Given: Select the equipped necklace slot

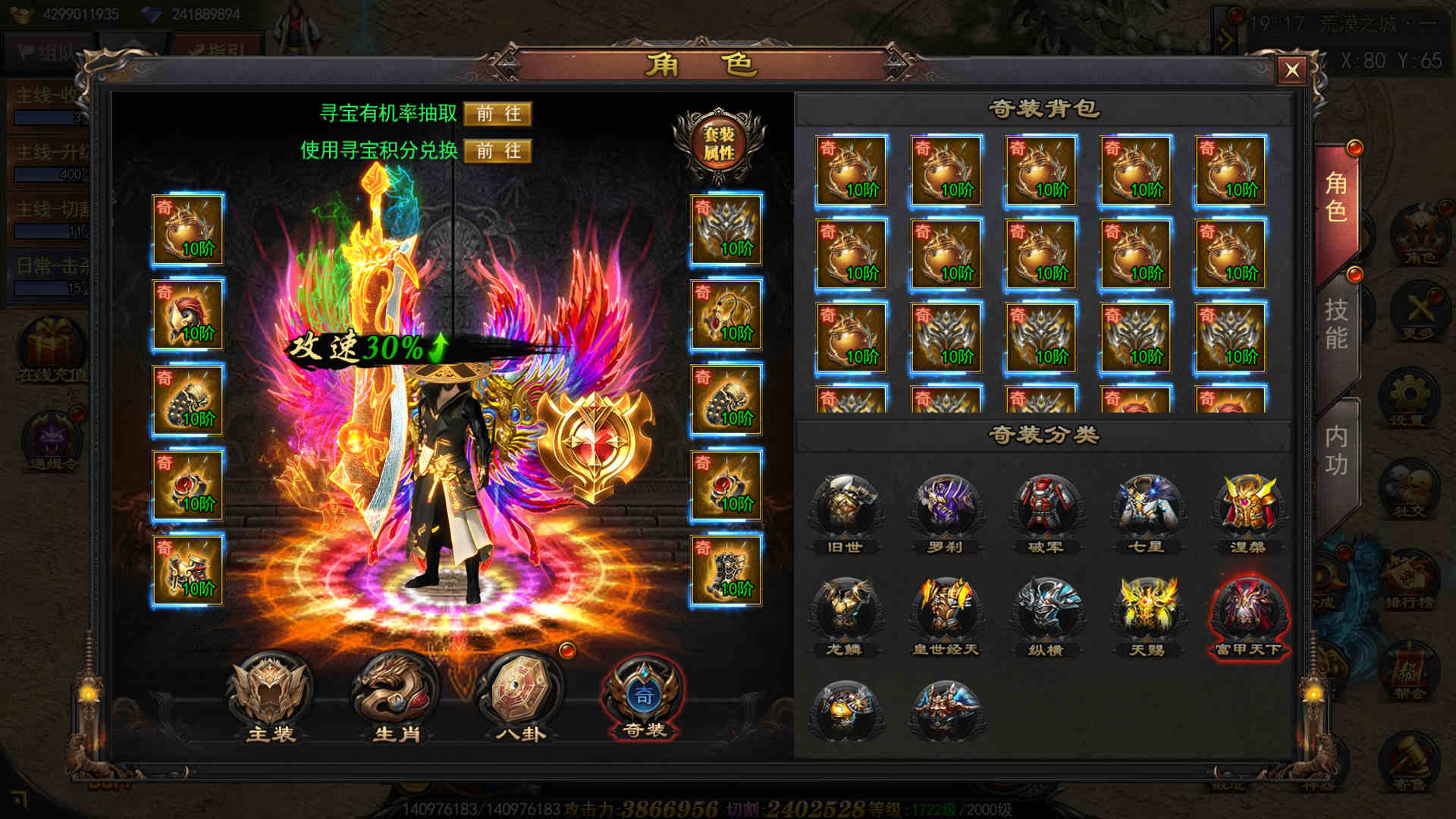Looking at the screenshot, I should coord(726,315).
